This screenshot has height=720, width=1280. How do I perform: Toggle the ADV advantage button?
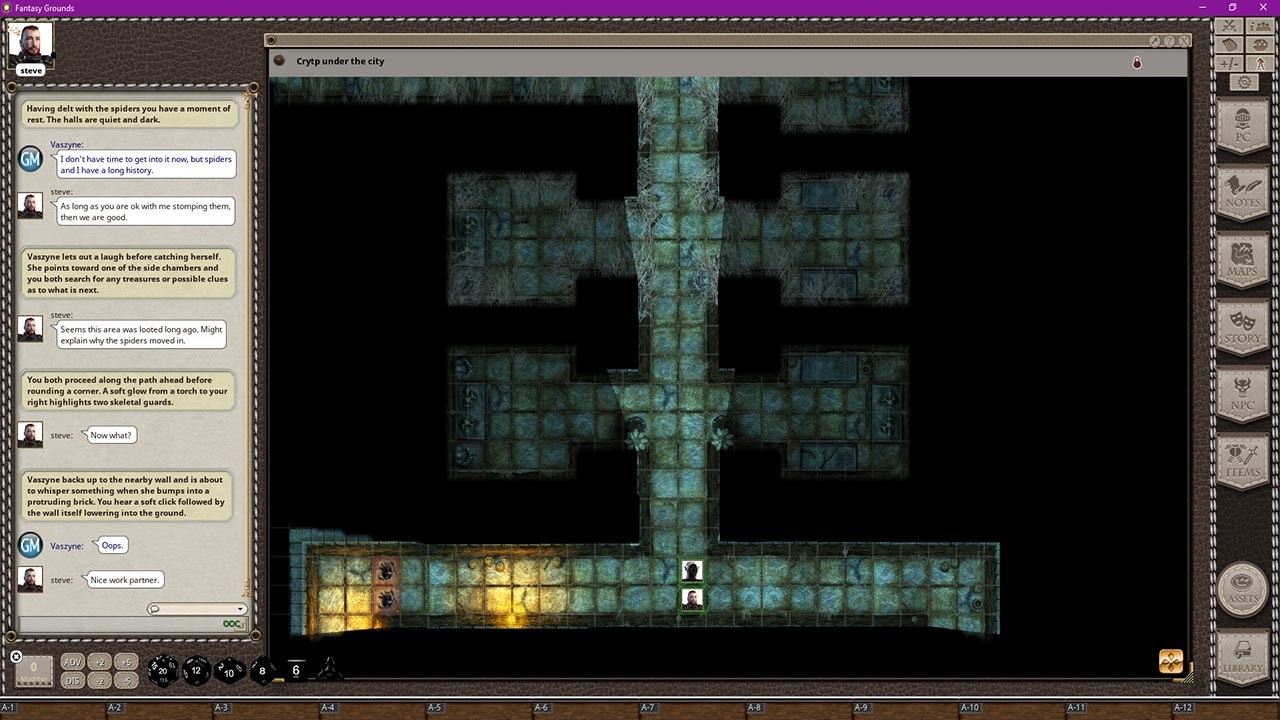71,662
